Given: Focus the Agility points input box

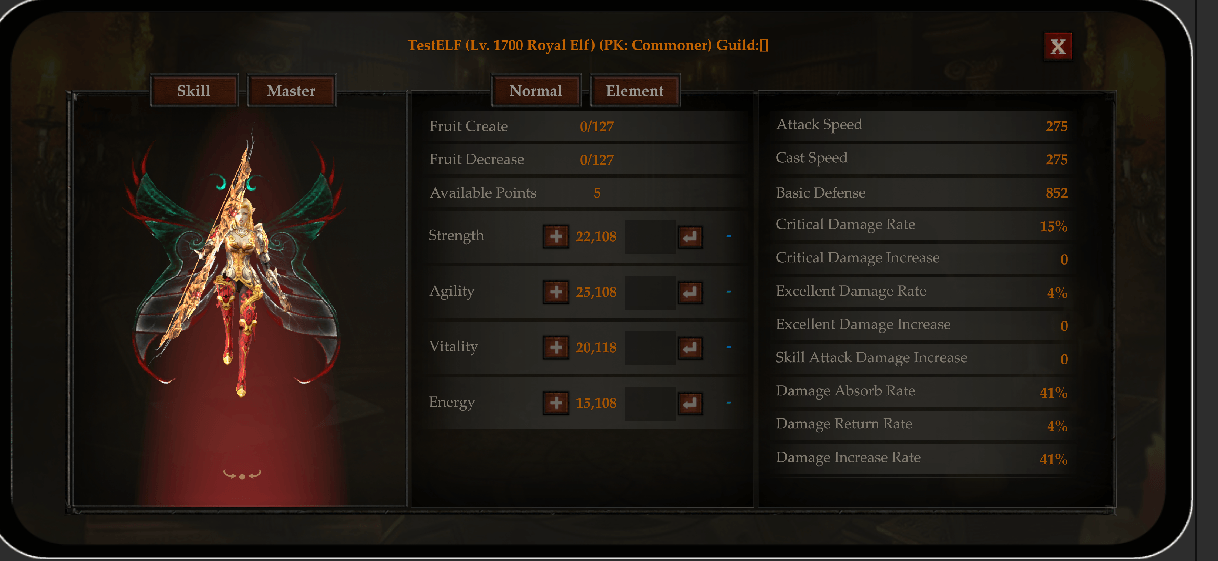Looking at the screenshot, I should point(650,292).
